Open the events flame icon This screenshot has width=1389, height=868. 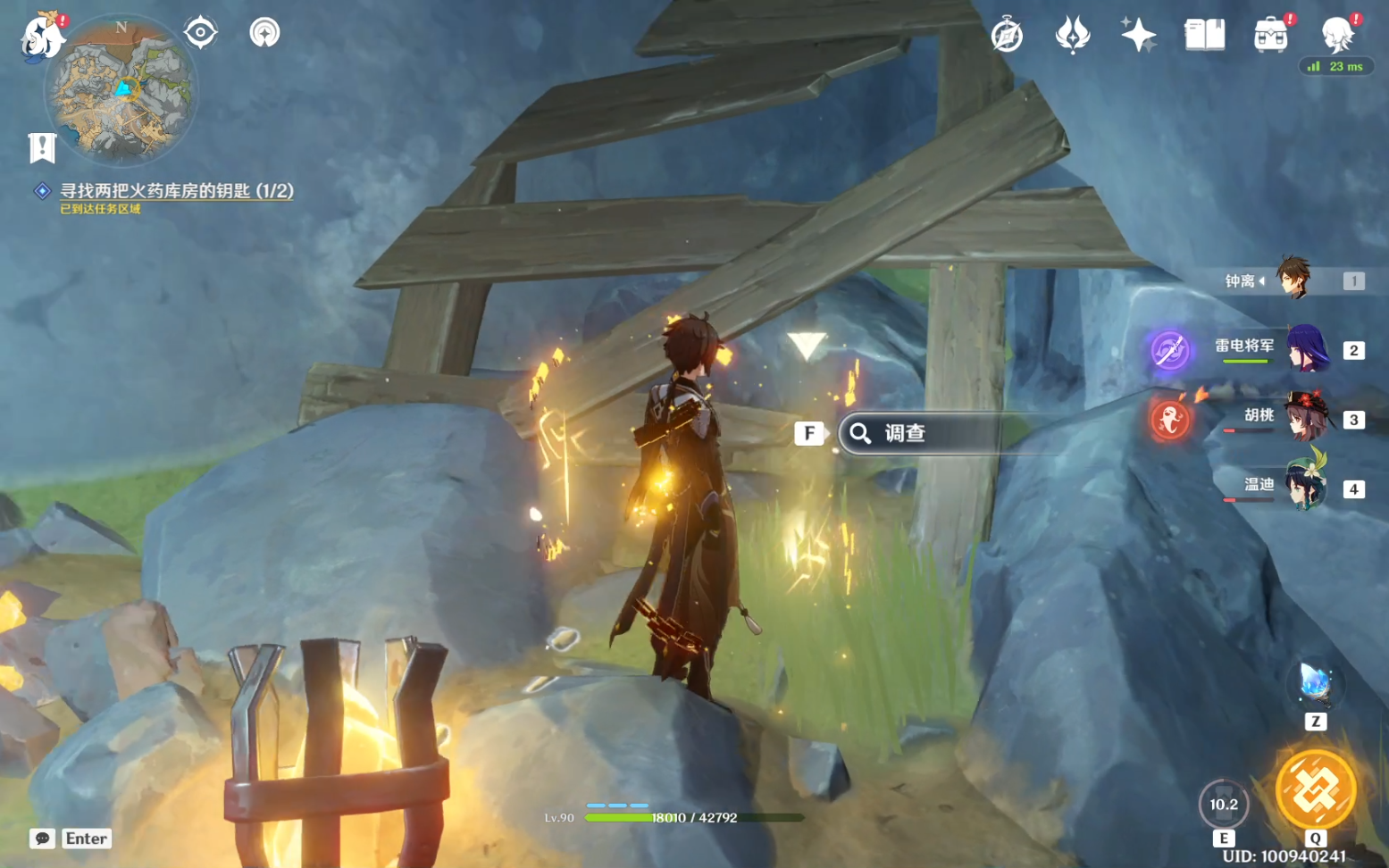(1072, 36)
